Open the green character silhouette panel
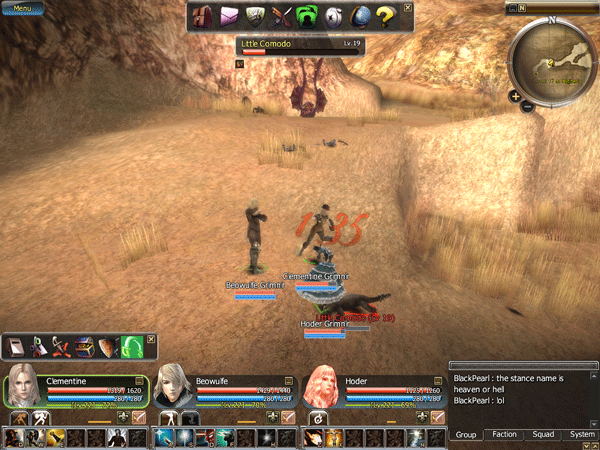The height and width of the screenshot is (450, 600). click(x=309, y=15)
